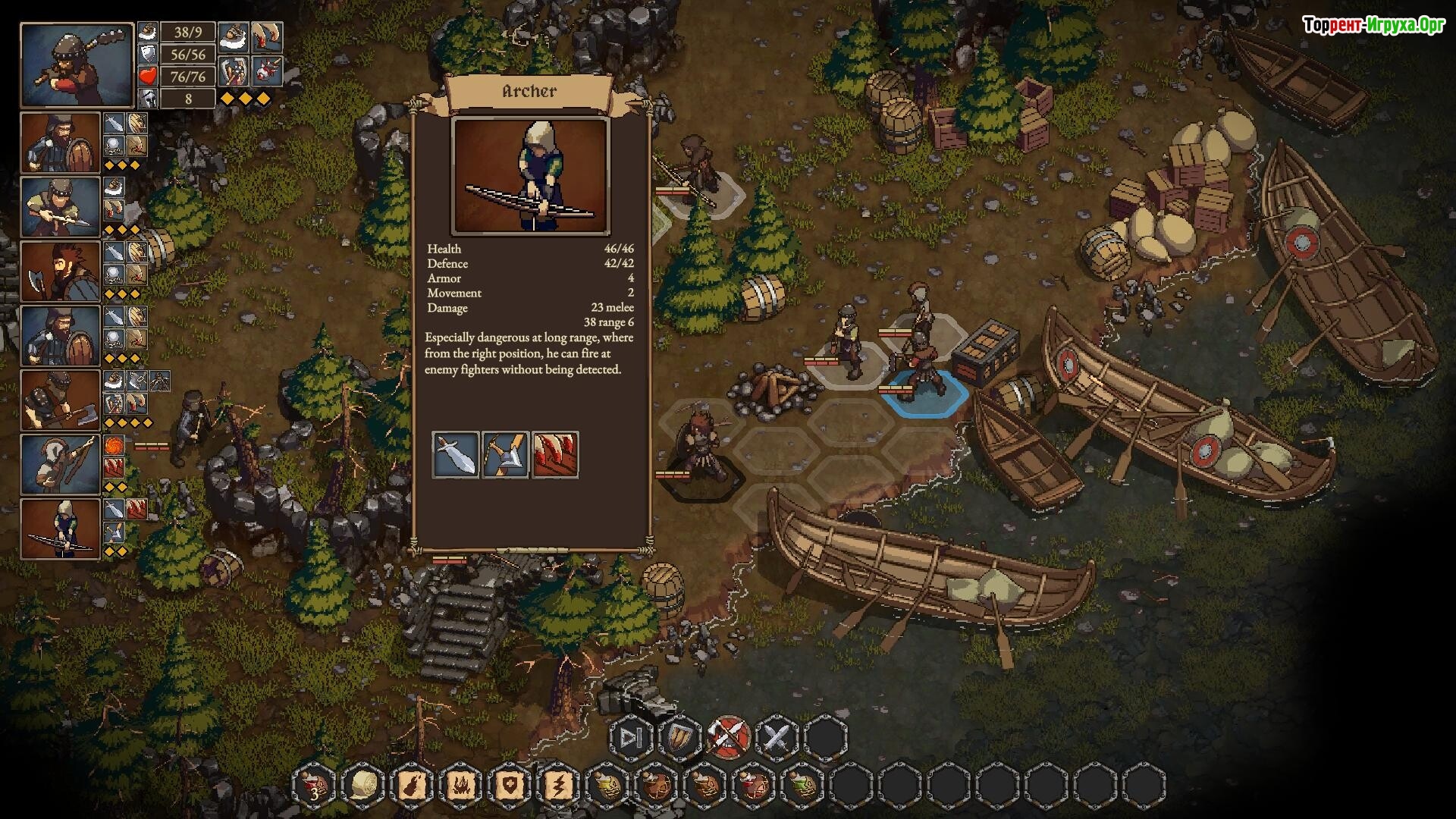Use the bandage roll item

(362, 785)
